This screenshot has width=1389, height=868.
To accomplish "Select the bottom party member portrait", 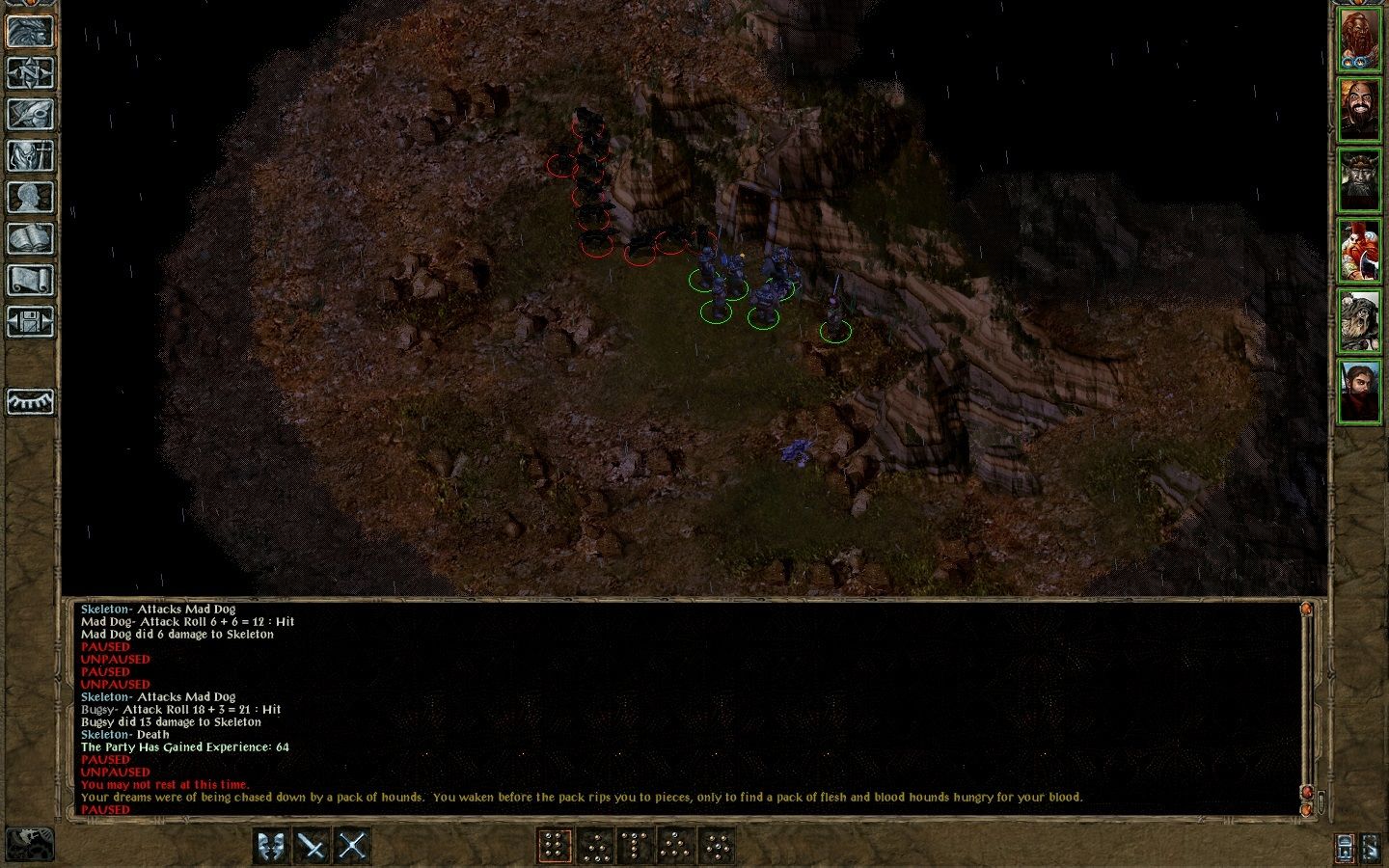I will point(1362,393).
